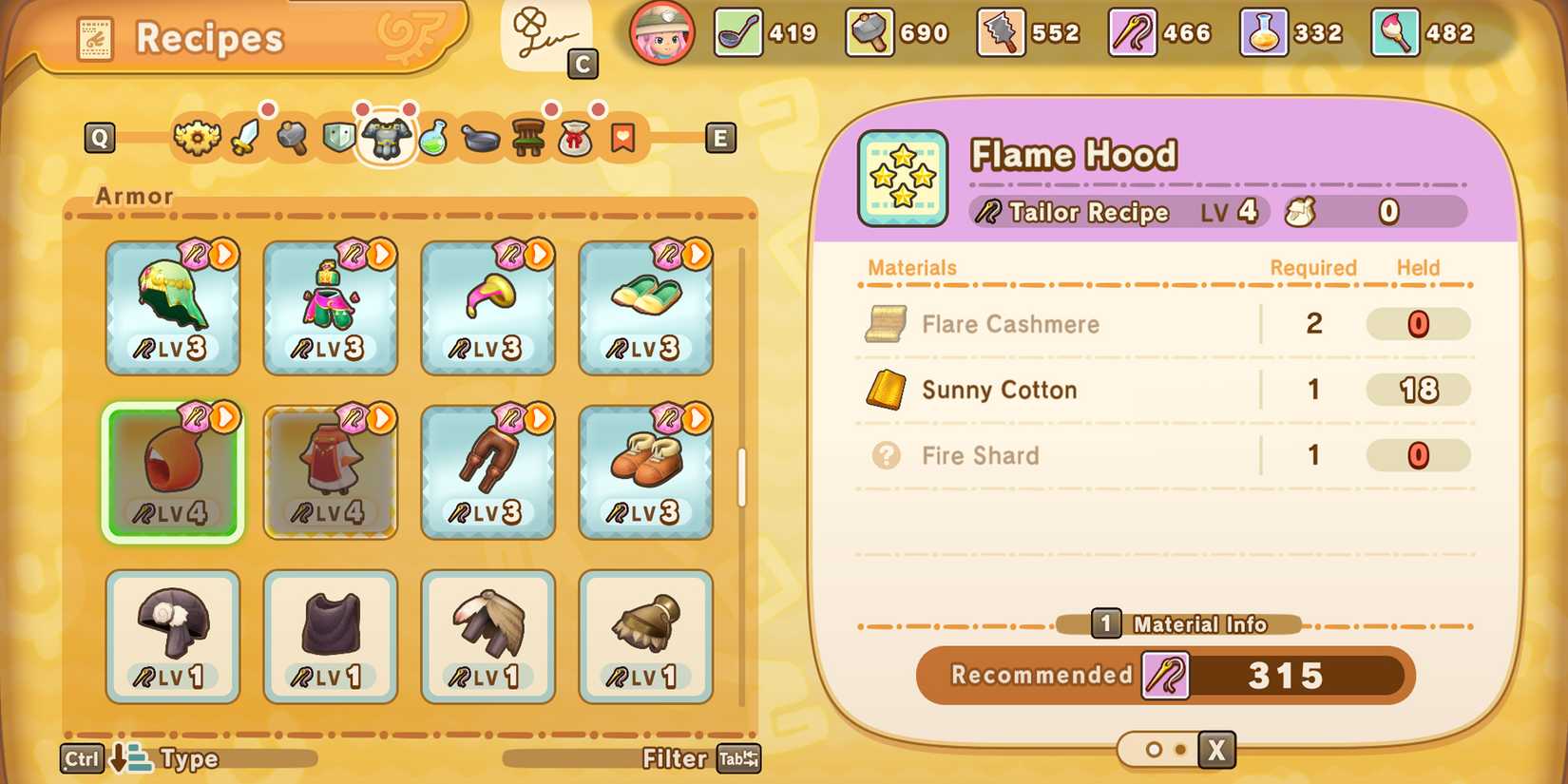Click the second pagination dot near the X

coord(1180,750)
